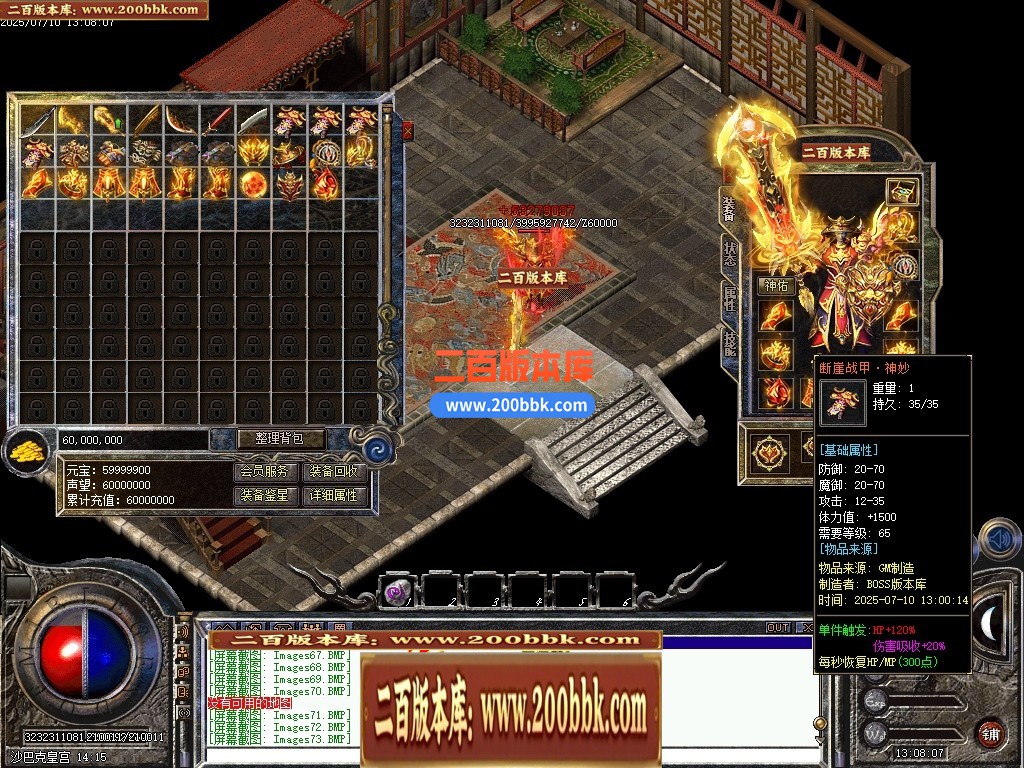Use the purple item in hotbar slot 1

click(395, 593)
